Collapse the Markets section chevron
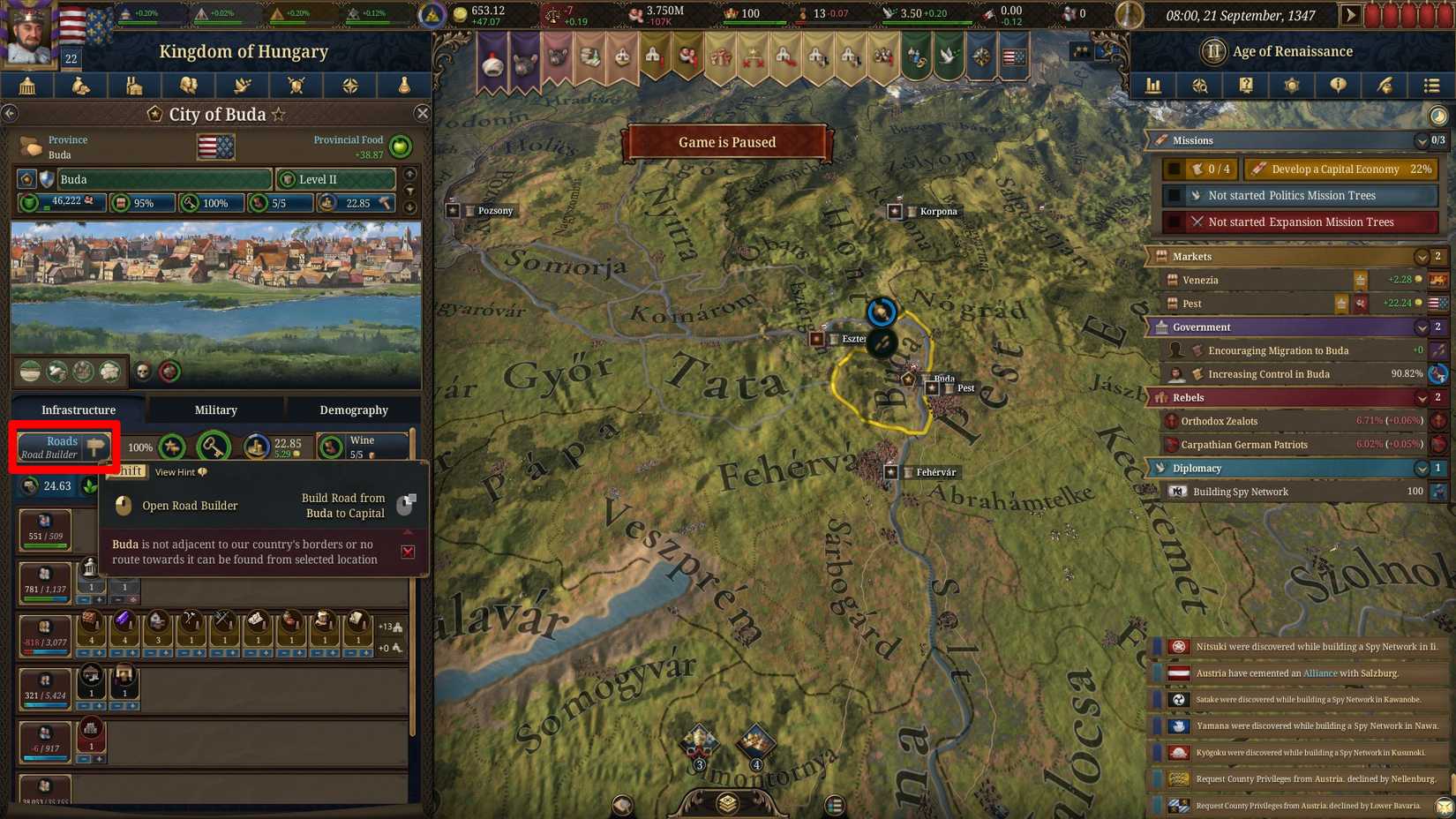Image resolution: width=1456 pixels, height=819 pixels. point(1422,256)
